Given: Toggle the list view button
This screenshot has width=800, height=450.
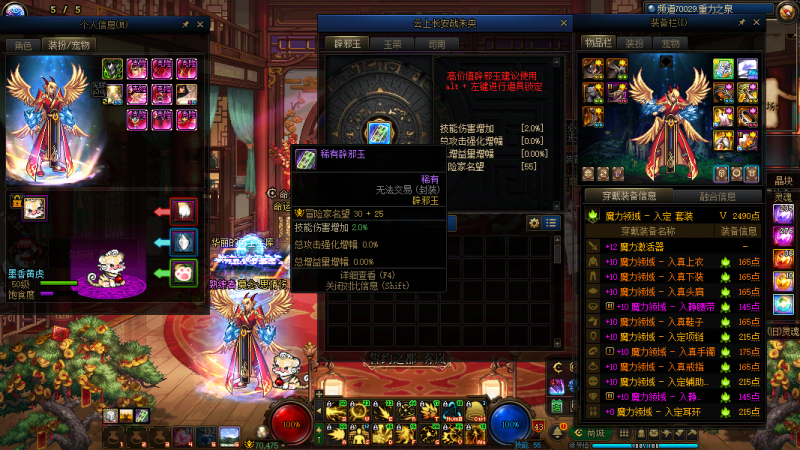Looking at the screenshot, I should coord(551,222).
